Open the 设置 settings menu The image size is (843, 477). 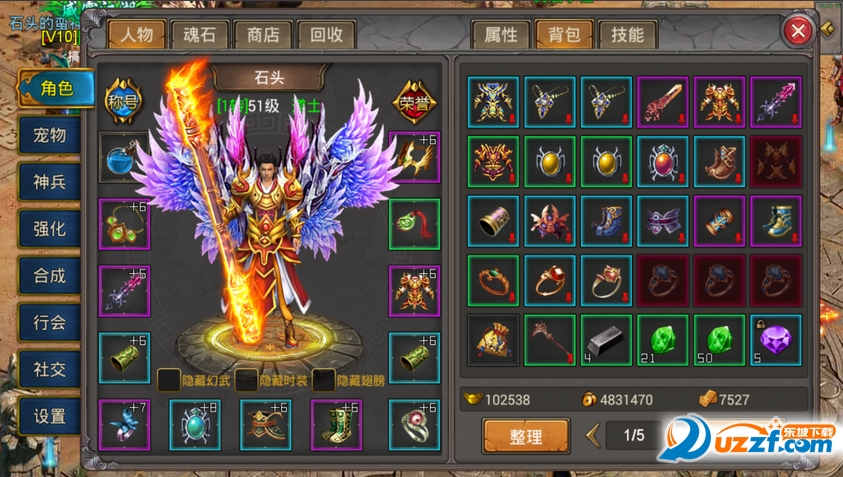49,416
